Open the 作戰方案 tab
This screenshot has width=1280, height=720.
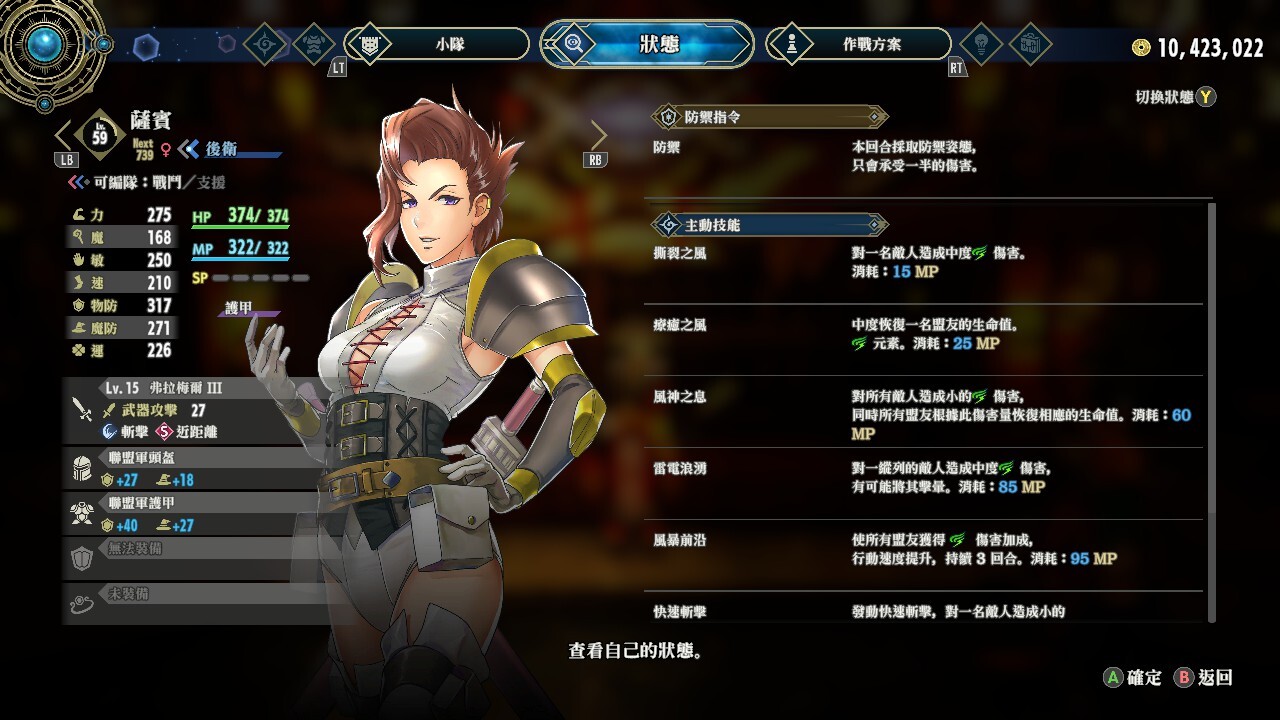870,44
